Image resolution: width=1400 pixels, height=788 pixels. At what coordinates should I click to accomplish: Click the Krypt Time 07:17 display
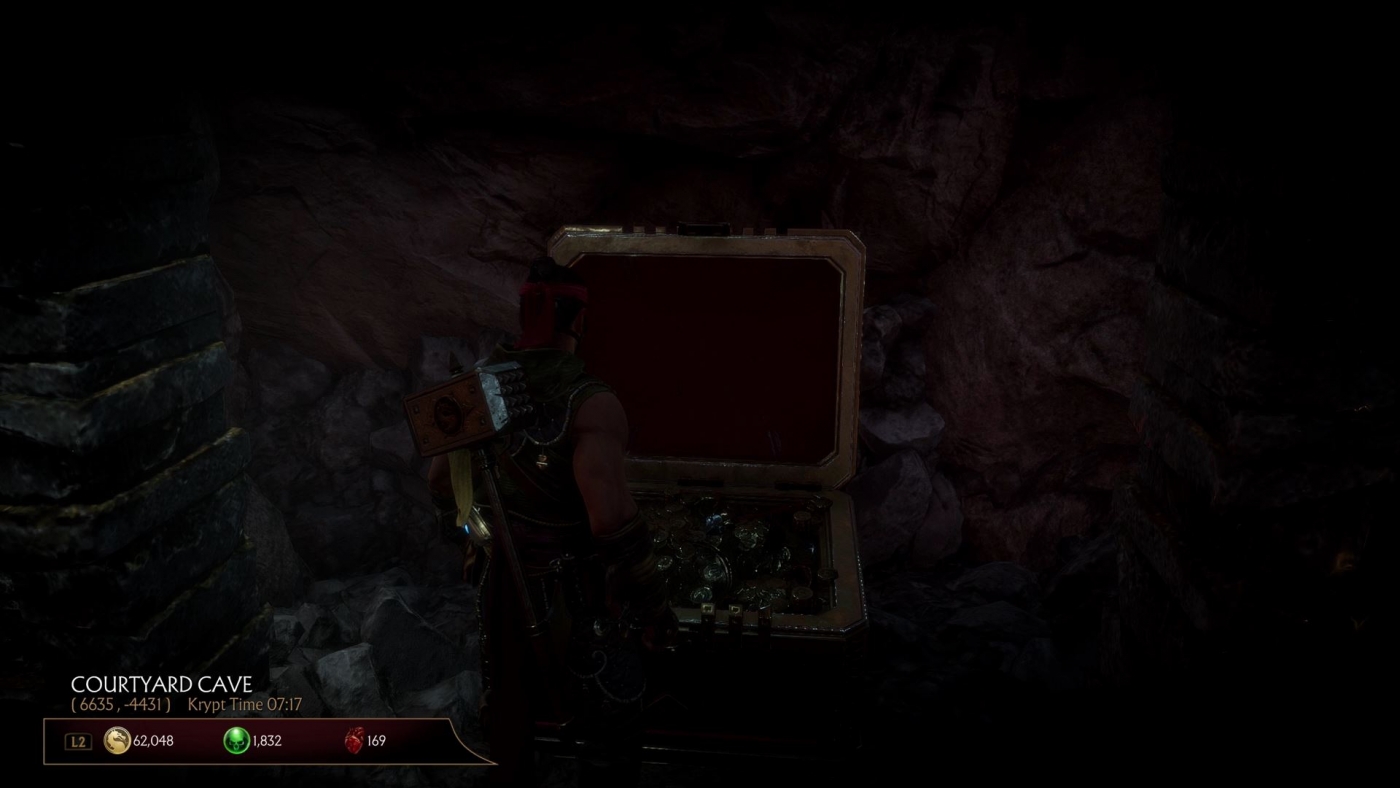click(x=246, y=704)
